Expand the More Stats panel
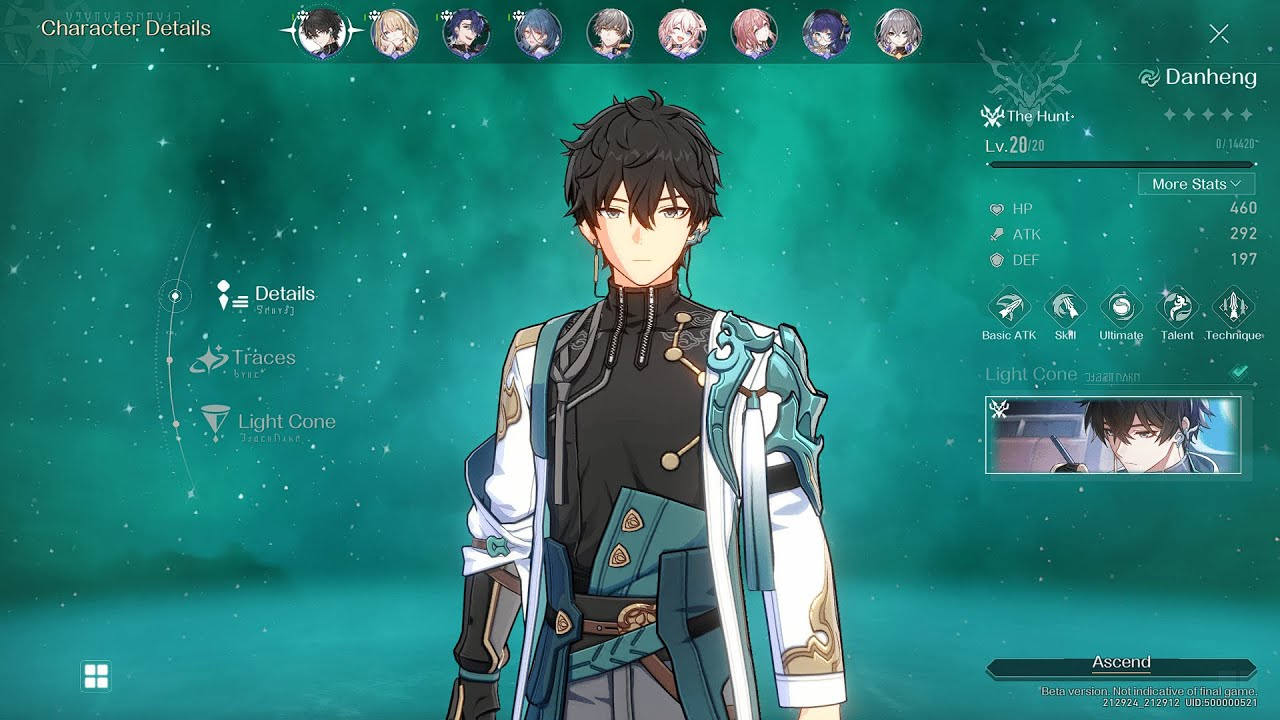 [1196, 183]
